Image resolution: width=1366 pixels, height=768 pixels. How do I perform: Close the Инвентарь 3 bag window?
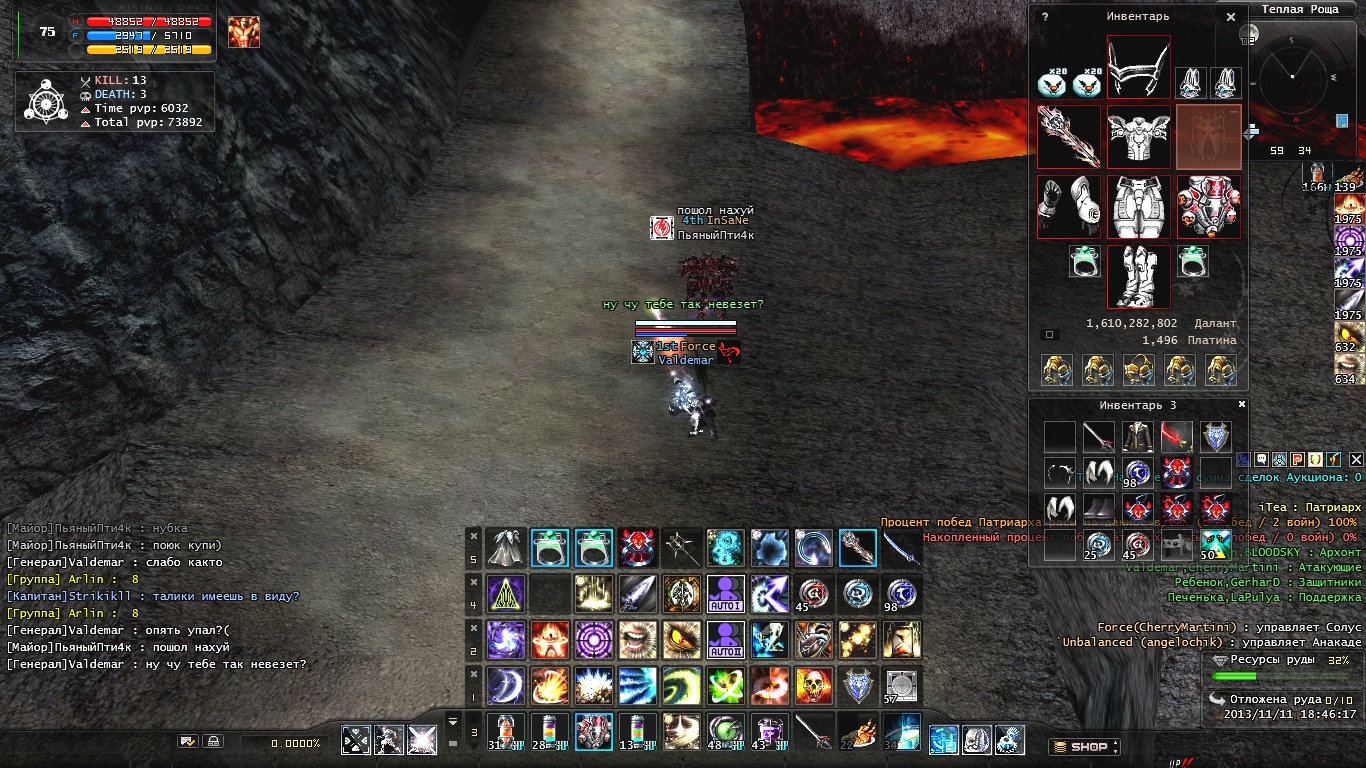coord(1242,405)
